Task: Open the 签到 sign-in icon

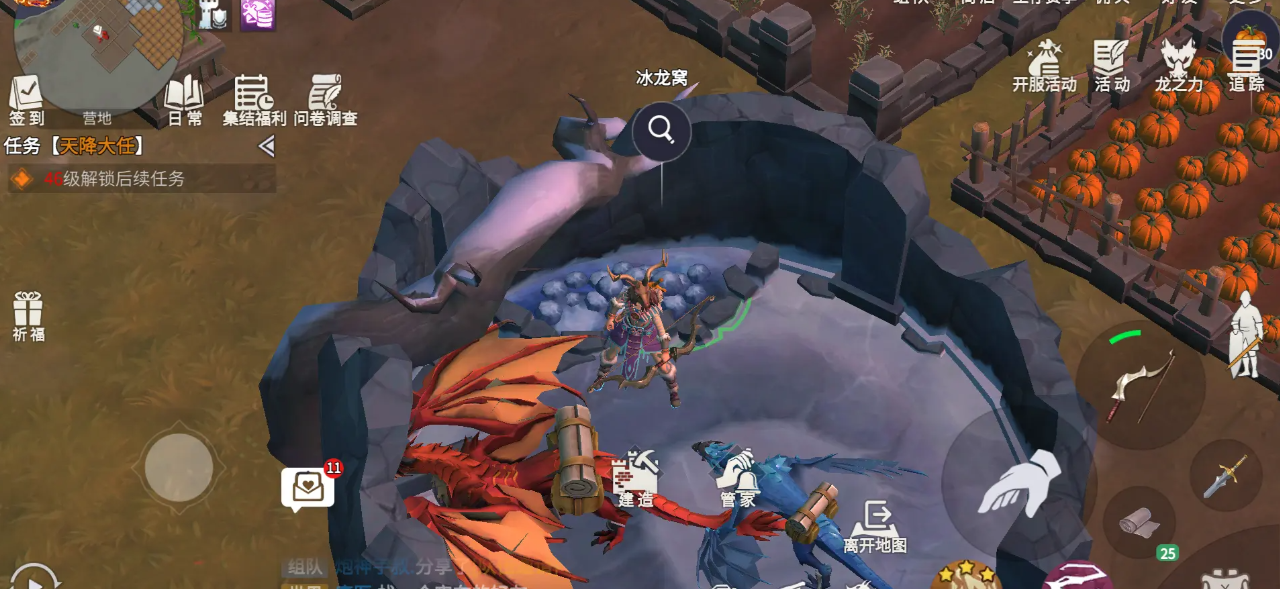Action: click(27, 98)
